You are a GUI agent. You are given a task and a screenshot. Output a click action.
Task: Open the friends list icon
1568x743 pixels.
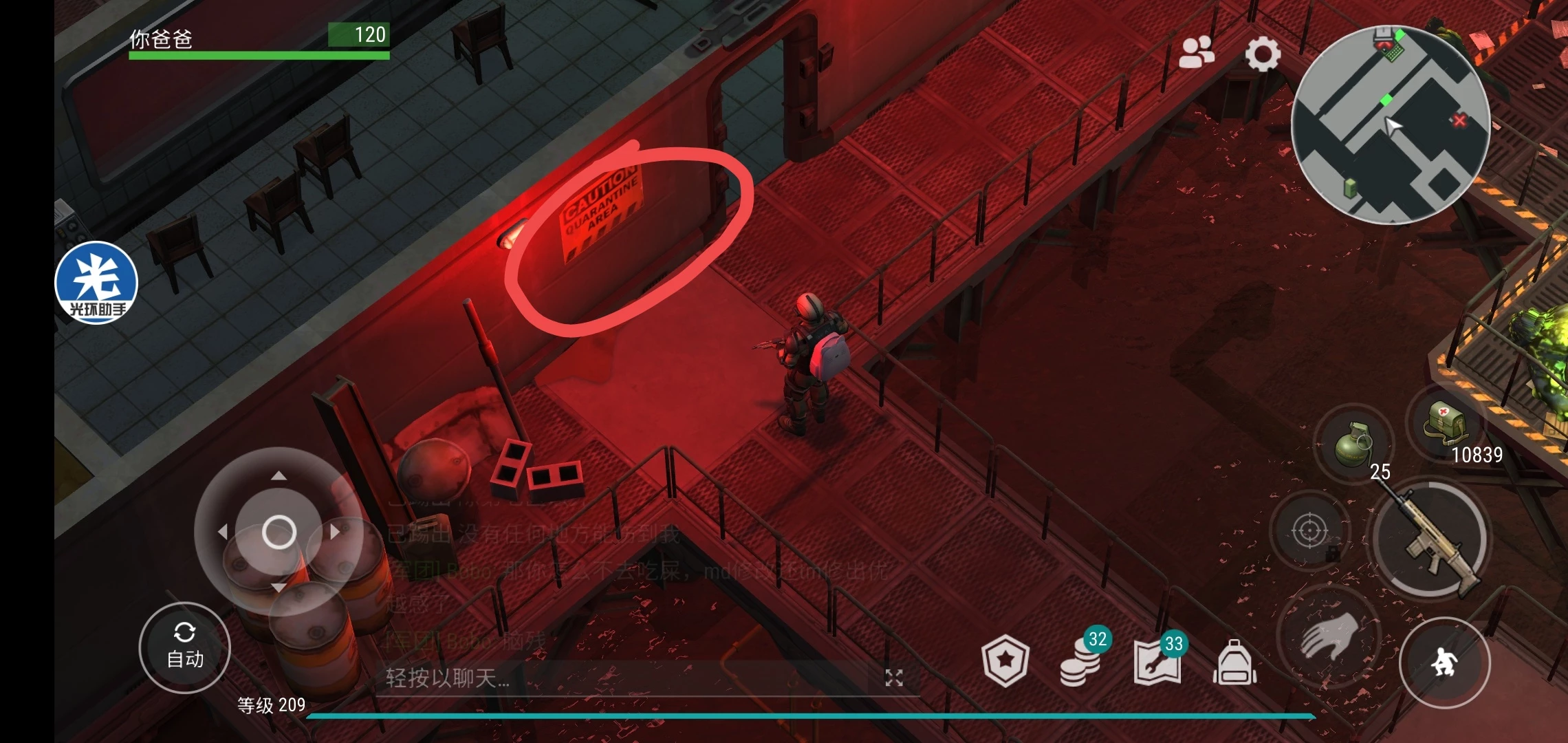click(1197, 52)
